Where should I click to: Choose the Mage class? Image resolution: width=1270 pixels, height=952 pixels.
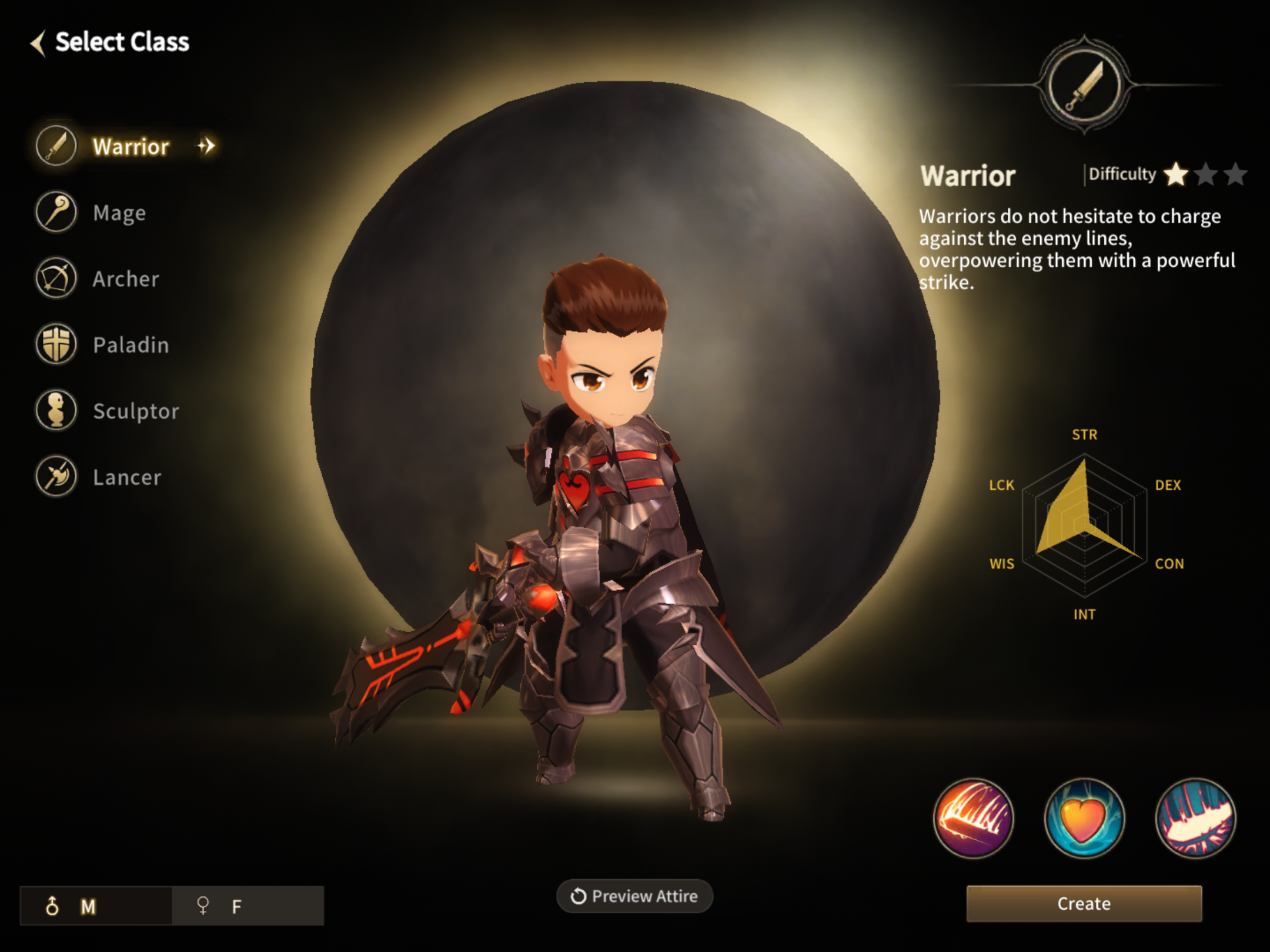click(119, 212)
